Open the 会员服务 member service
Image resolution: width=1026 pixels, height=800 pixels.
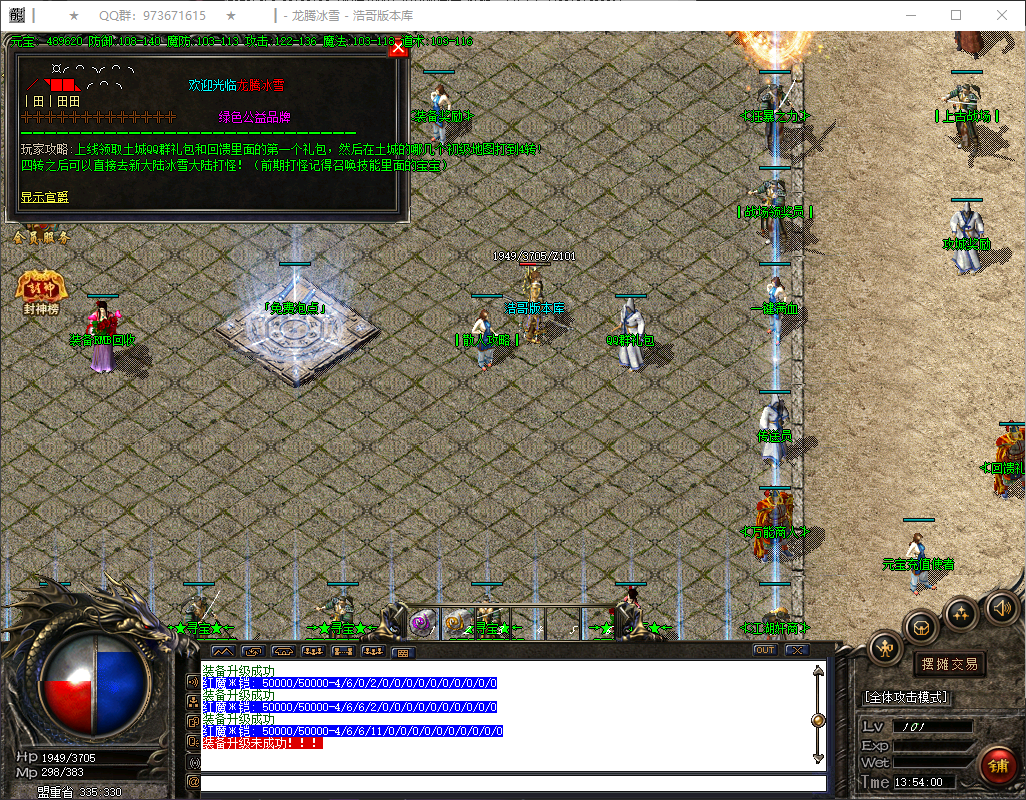coord(41,237)
